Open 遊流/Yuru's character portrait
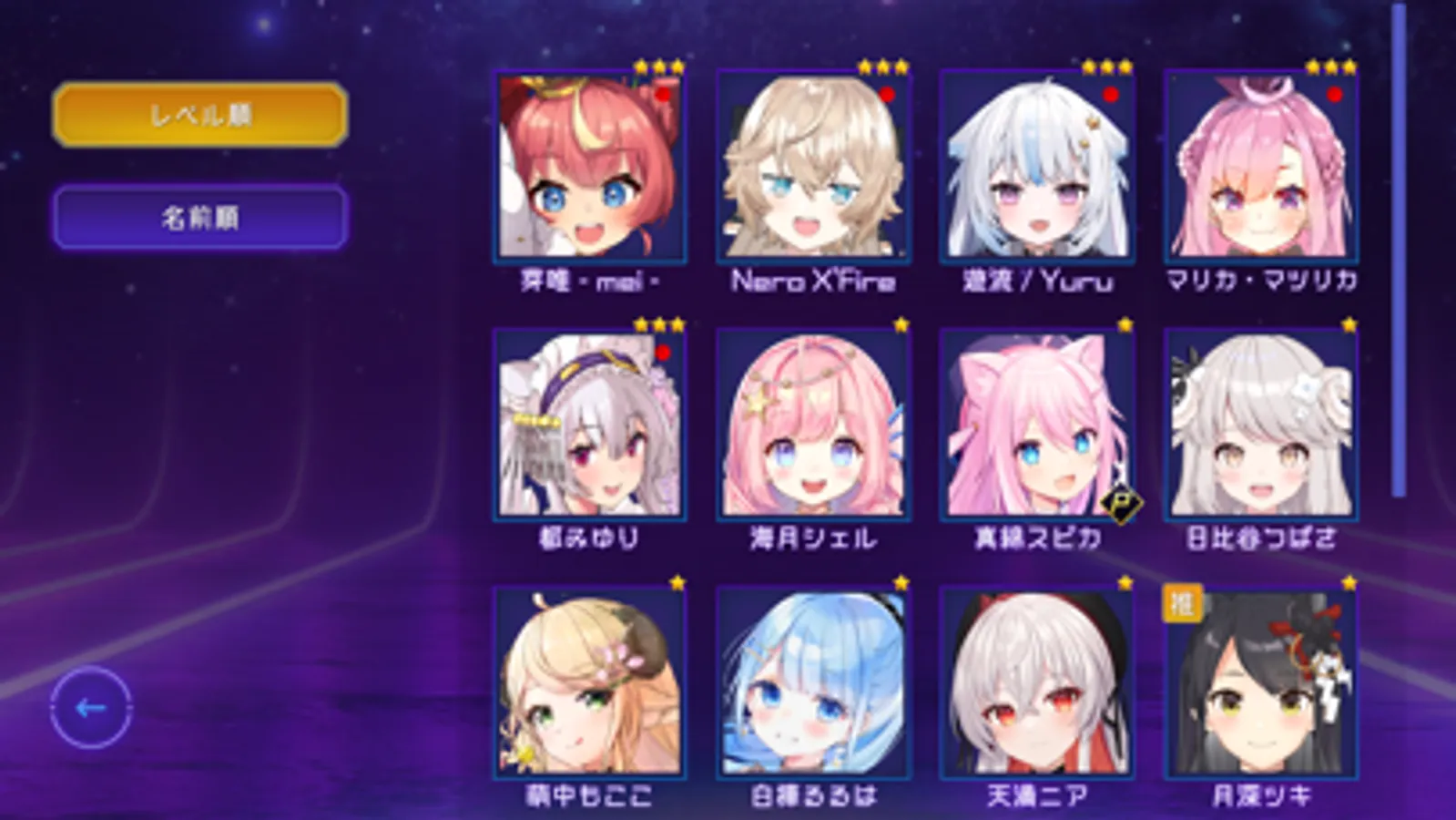This screenshot has width=1456, height=820. (x=1038, y=164)
